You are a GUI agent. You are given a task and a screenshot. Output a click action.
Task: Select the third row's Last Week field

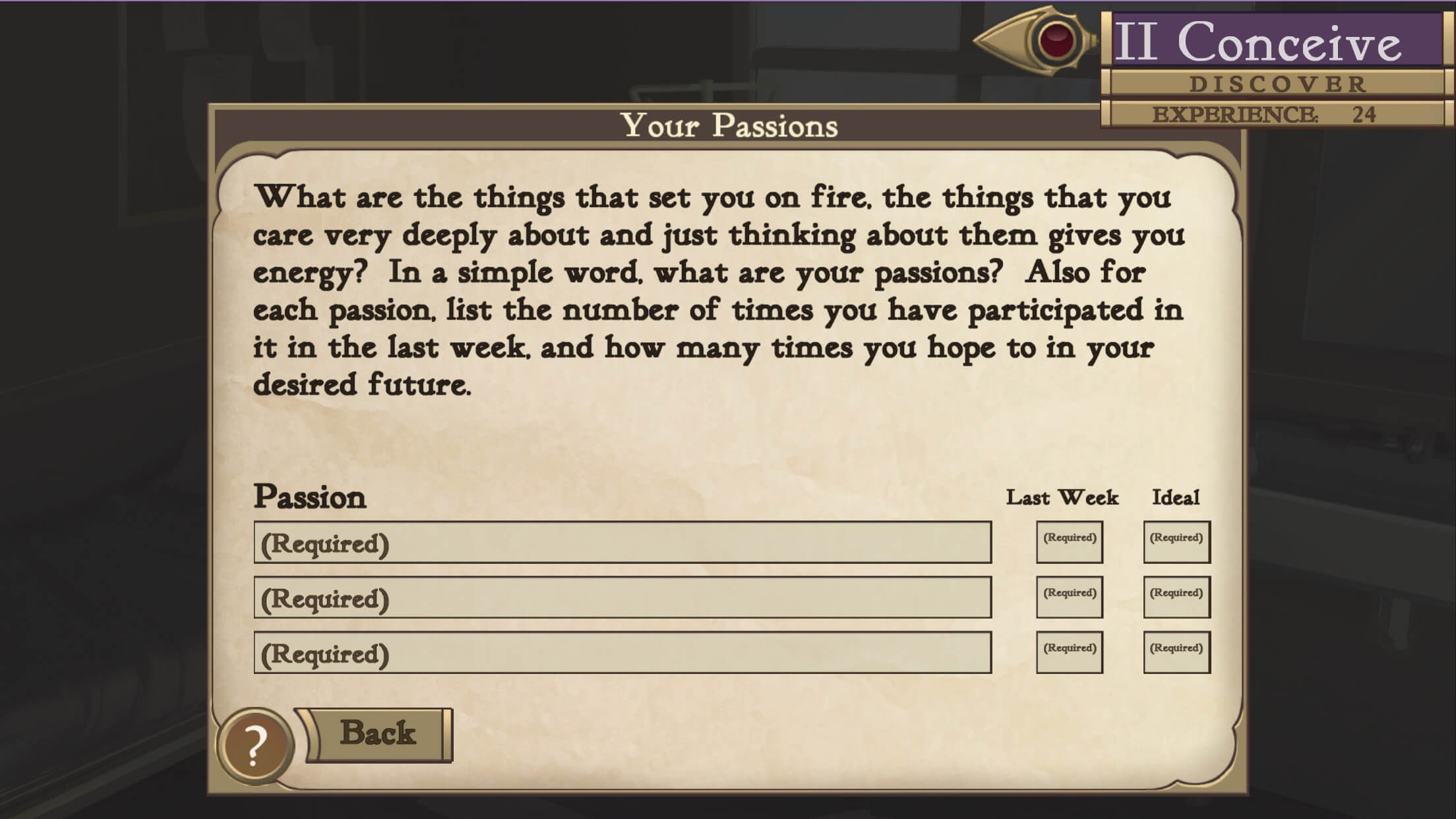coord(1069,652)
